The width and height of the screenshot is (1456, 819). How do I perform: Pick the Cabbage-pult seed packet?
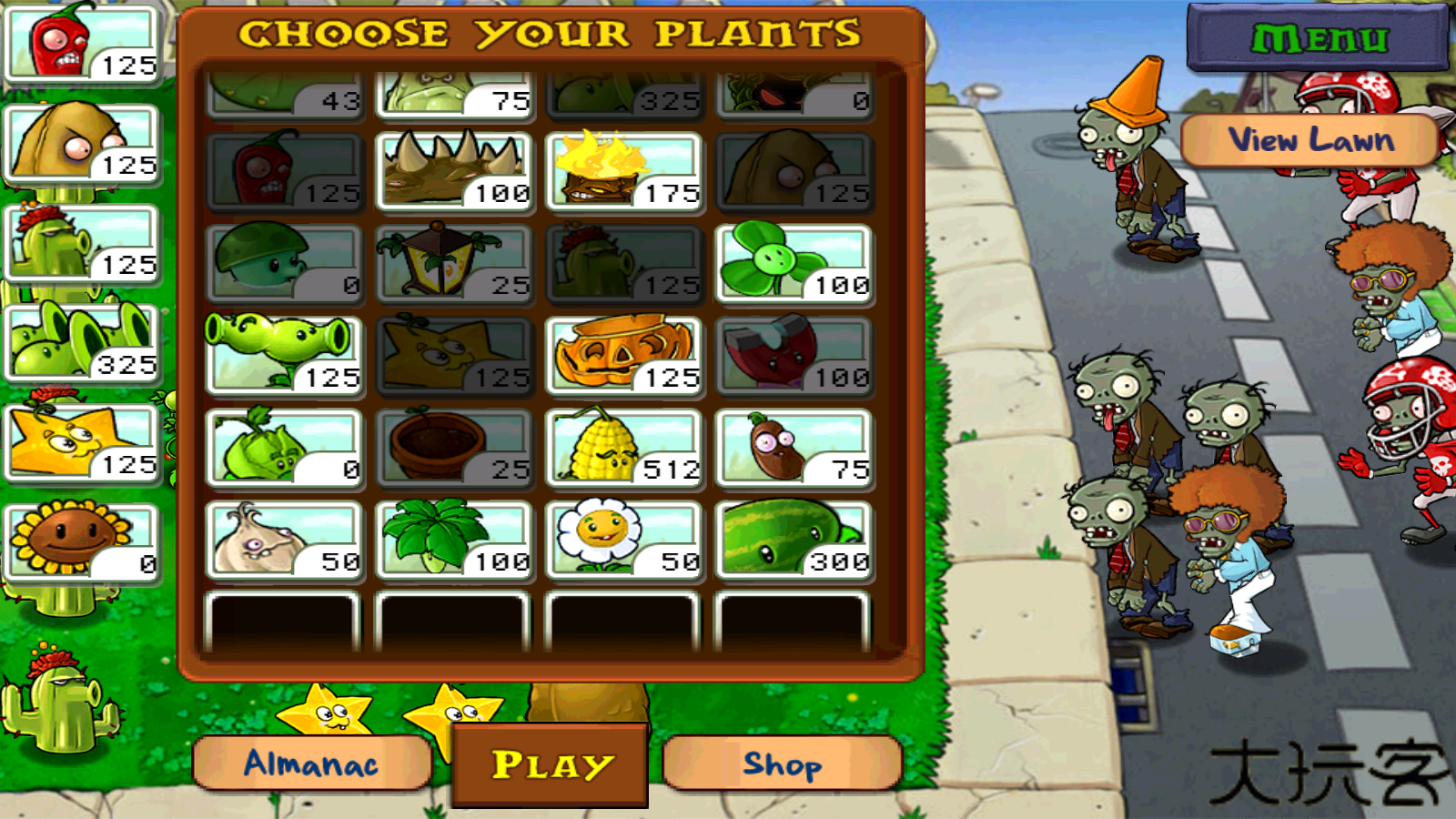click(x=284, y=448)
